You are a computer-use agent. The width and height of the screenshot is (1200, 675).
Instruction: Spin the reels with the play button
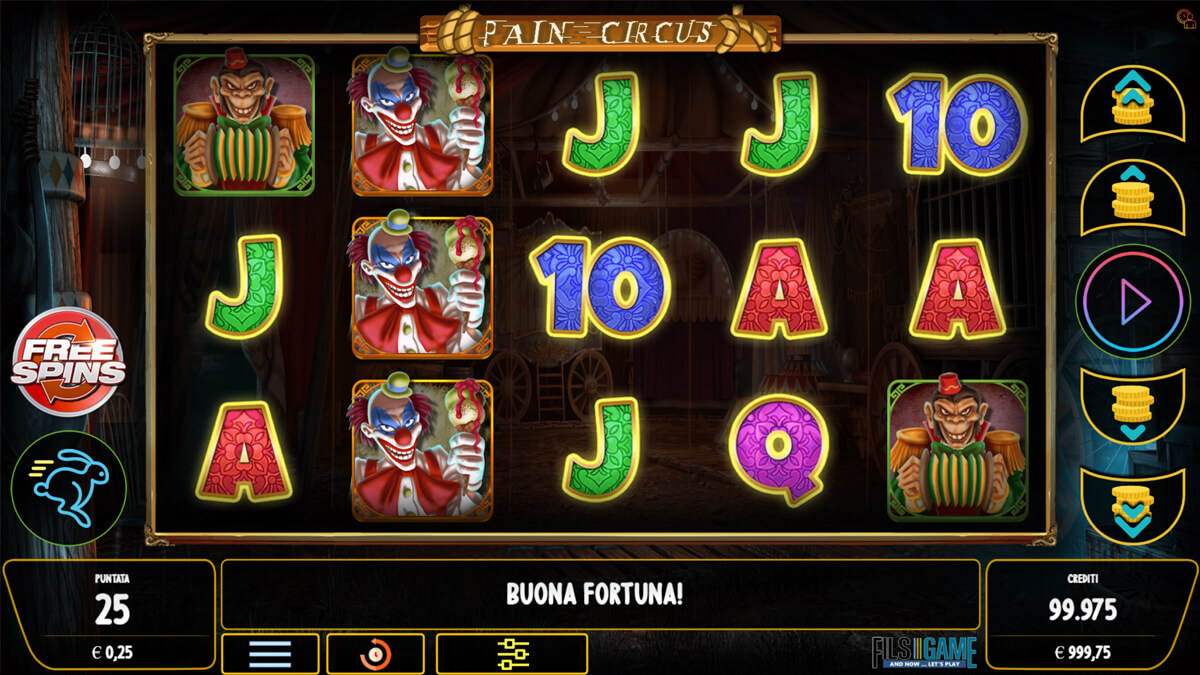1132,301
